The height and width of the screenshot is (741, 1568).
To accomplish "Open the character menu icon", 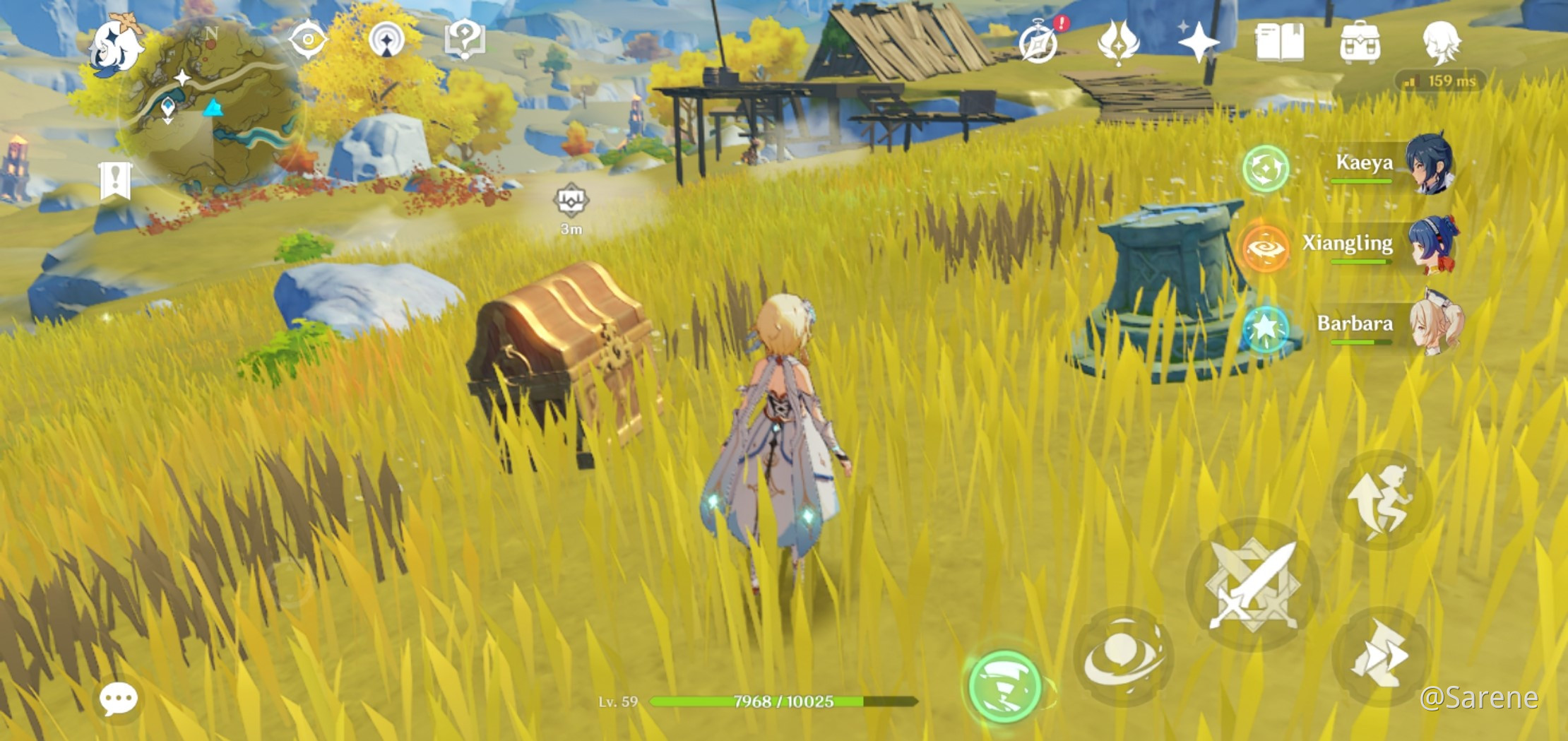I will [1440, 42].
